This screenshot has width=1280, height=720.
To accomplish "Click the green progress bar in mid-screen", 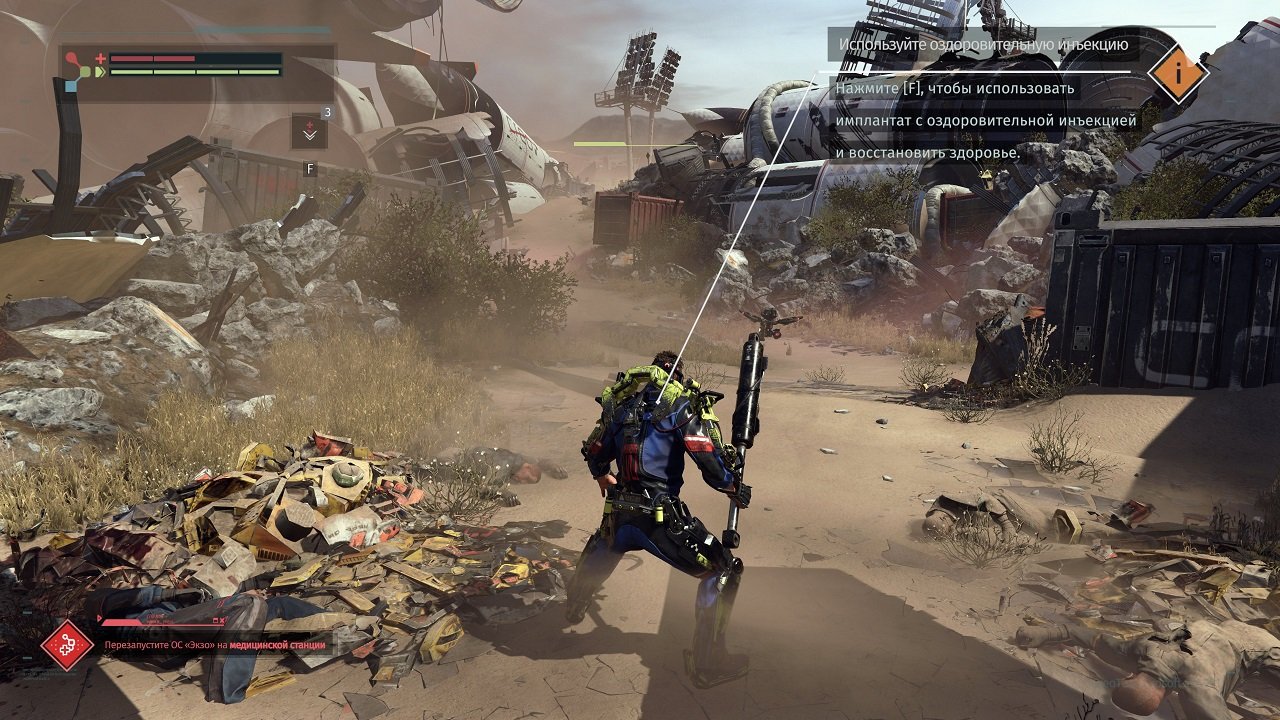I will [x=600, y=143].
